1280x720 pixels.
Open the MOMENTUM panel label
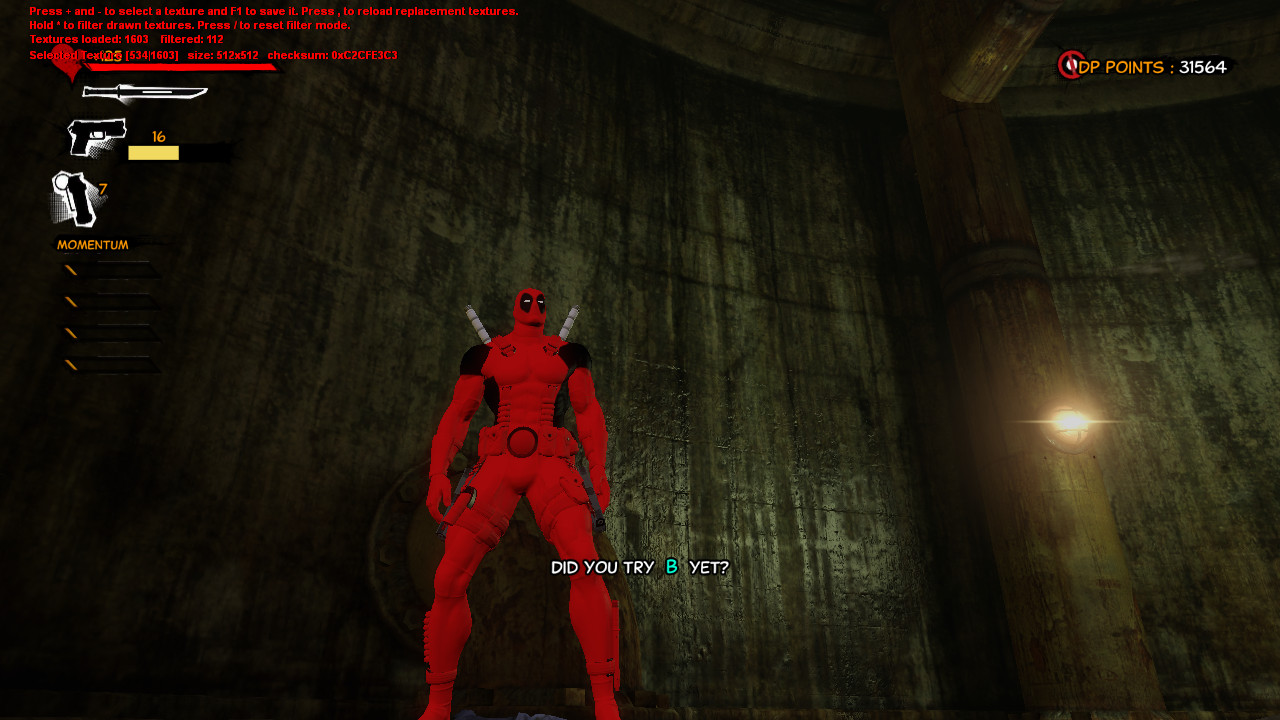pos(91,243)
